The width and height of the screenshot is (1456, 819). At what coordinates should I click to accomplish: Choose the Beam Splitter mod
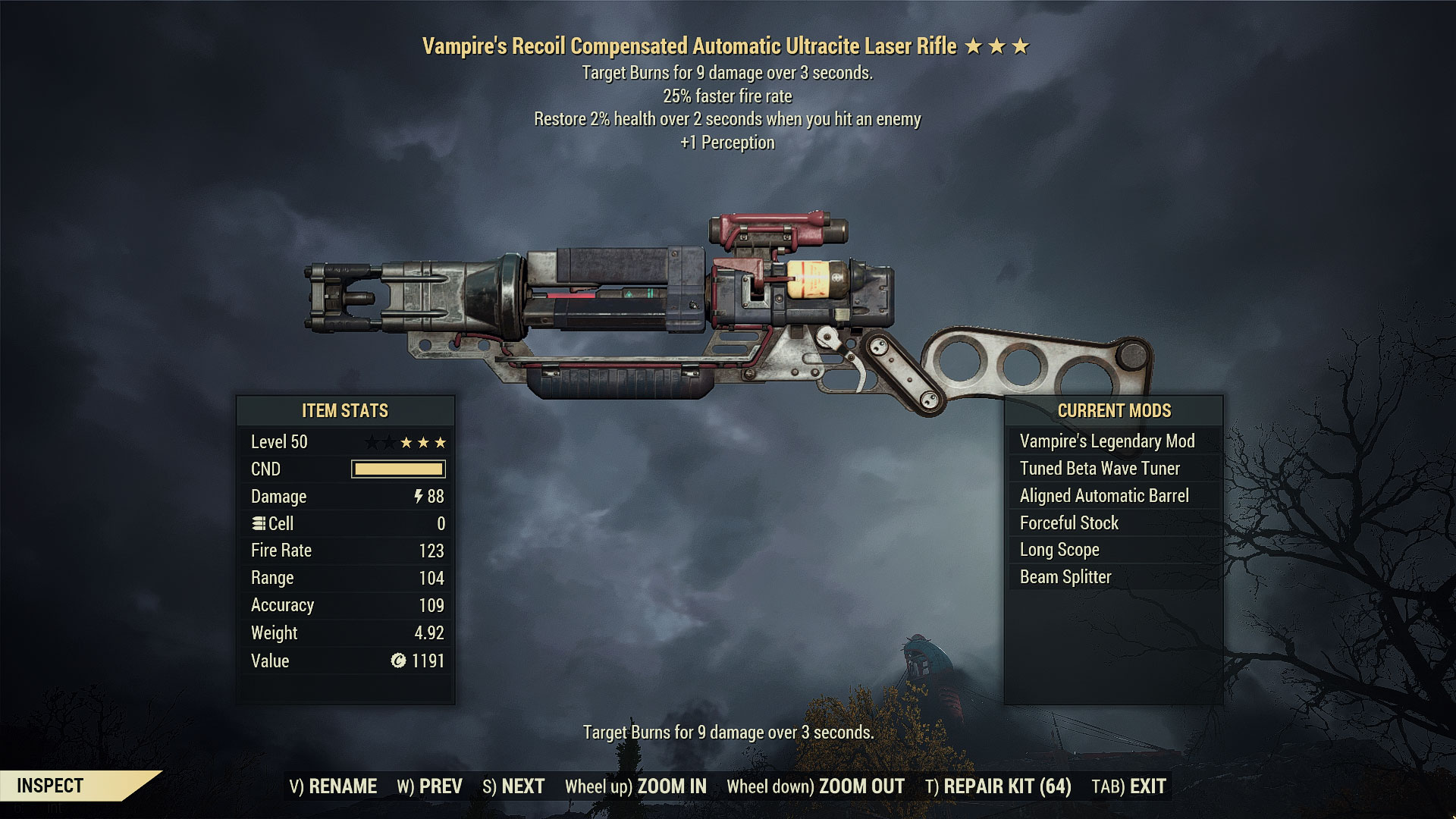click(1065, 577)
